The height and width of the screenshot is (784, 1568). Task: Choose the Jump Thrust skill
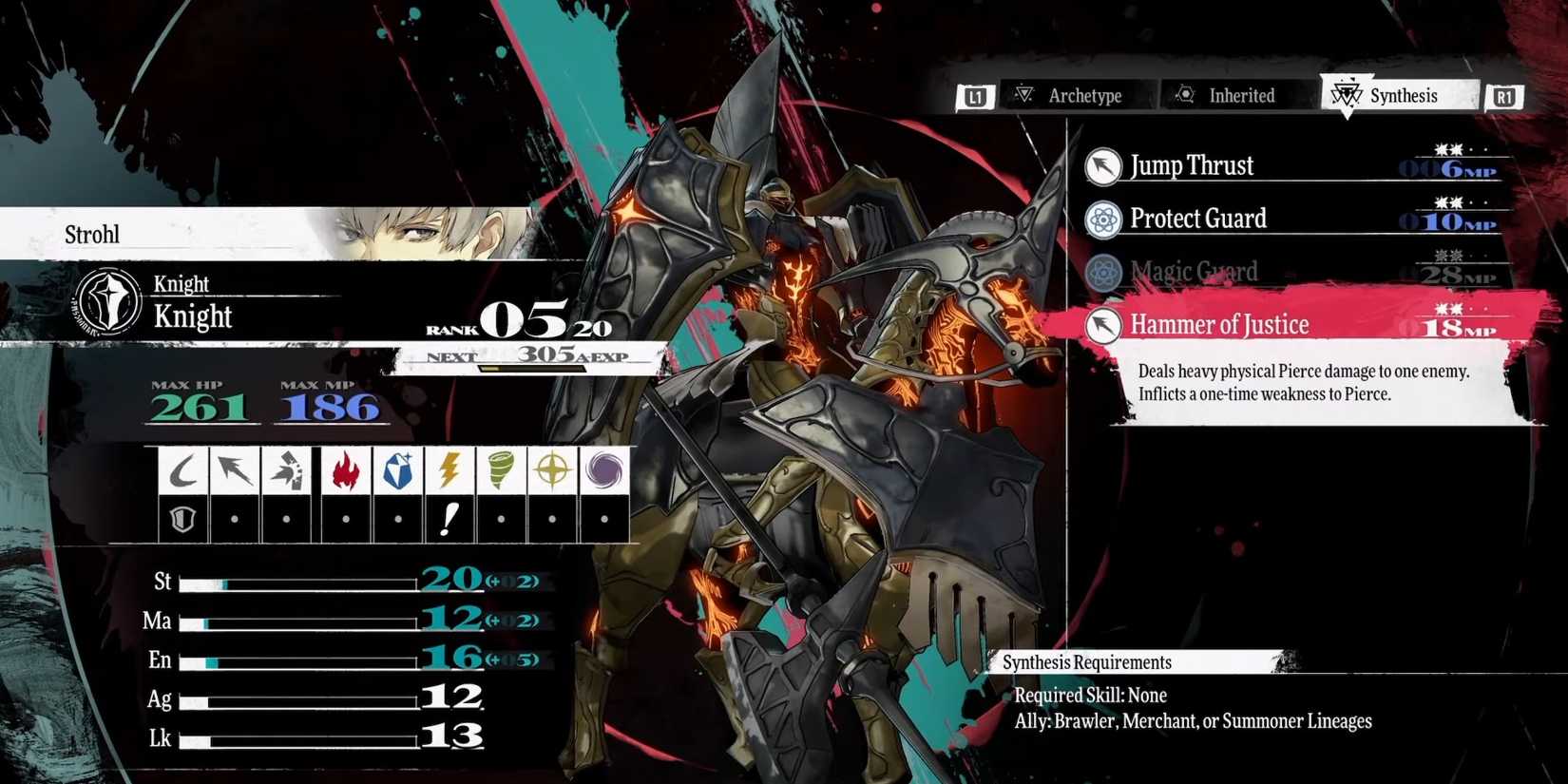(x=1192, y=166)
